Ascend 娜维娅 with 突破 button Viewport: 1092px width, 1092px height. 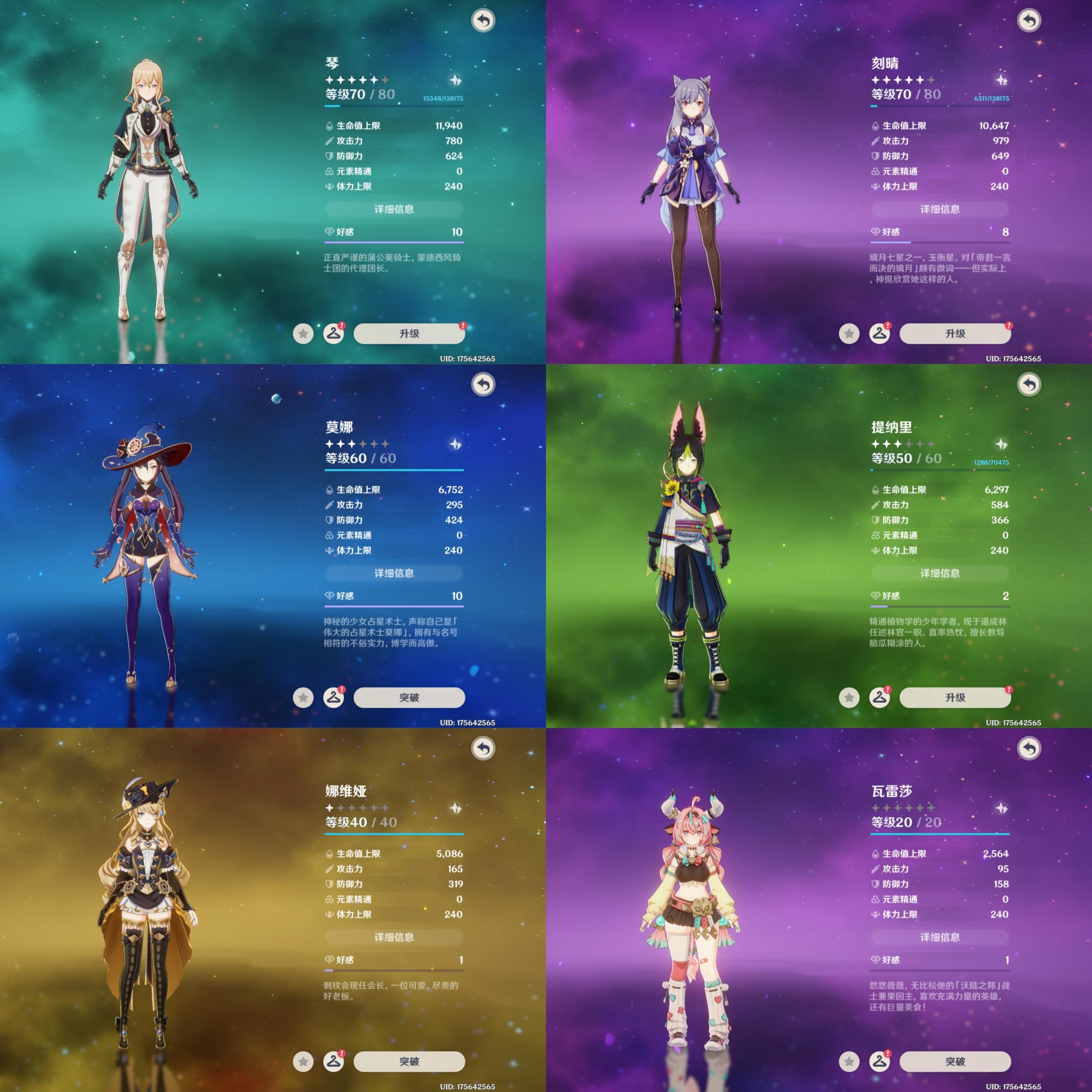pos(409,1061)
